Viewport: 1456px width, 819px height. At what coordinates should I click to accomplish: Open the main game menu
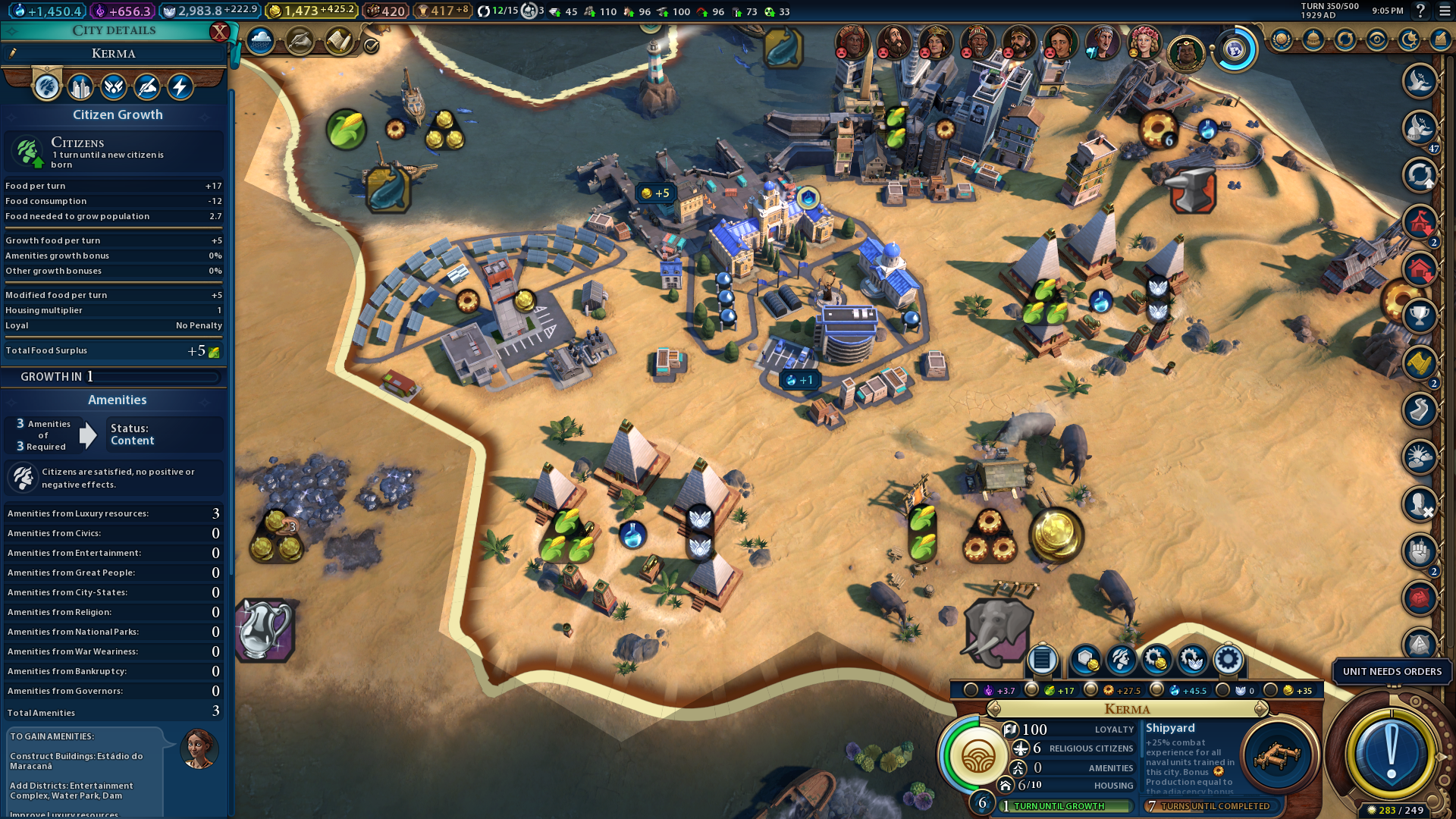point(1444,11)
